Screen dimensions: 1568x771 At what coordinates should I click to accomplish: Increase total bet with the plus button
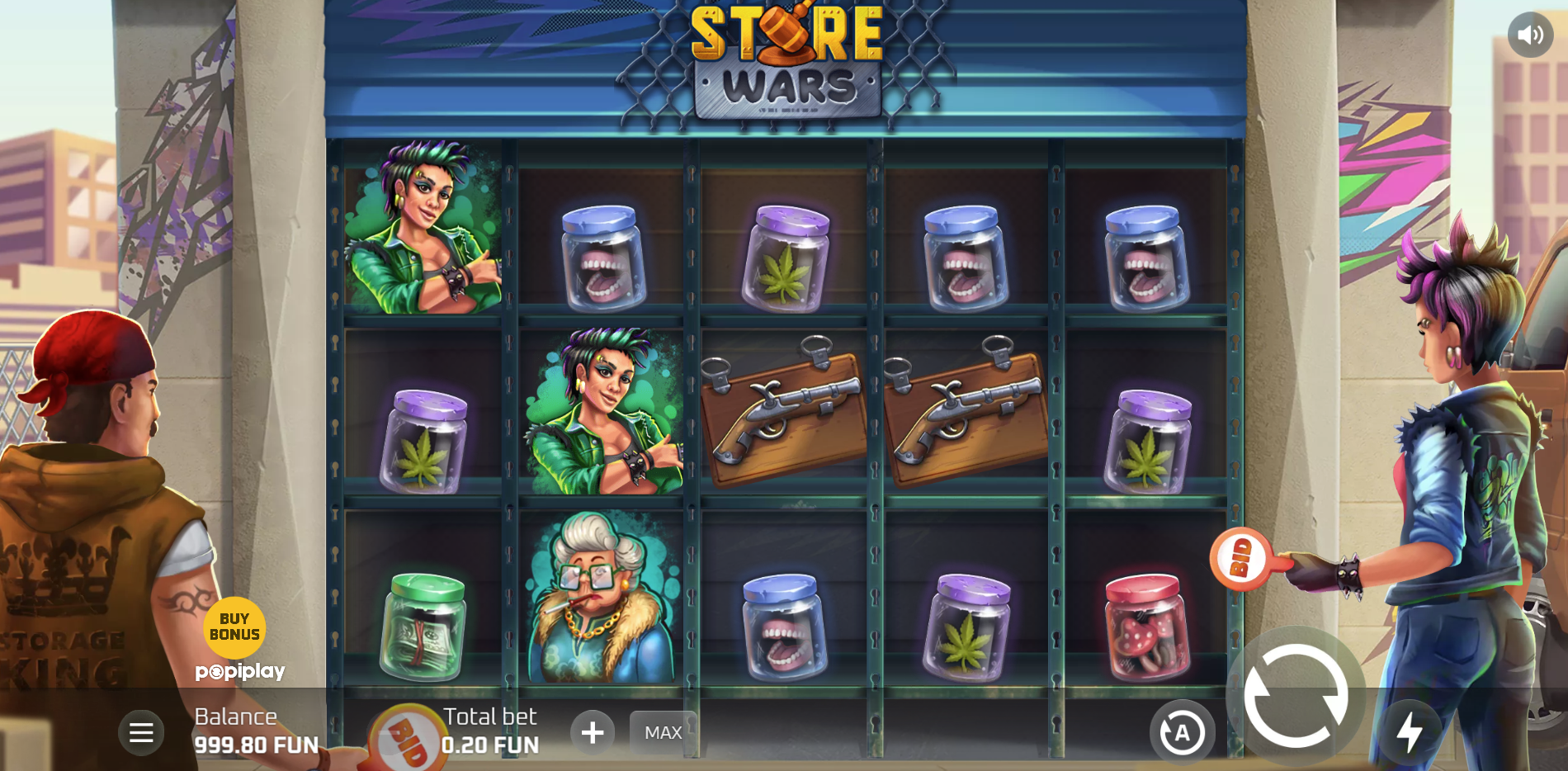593,732
